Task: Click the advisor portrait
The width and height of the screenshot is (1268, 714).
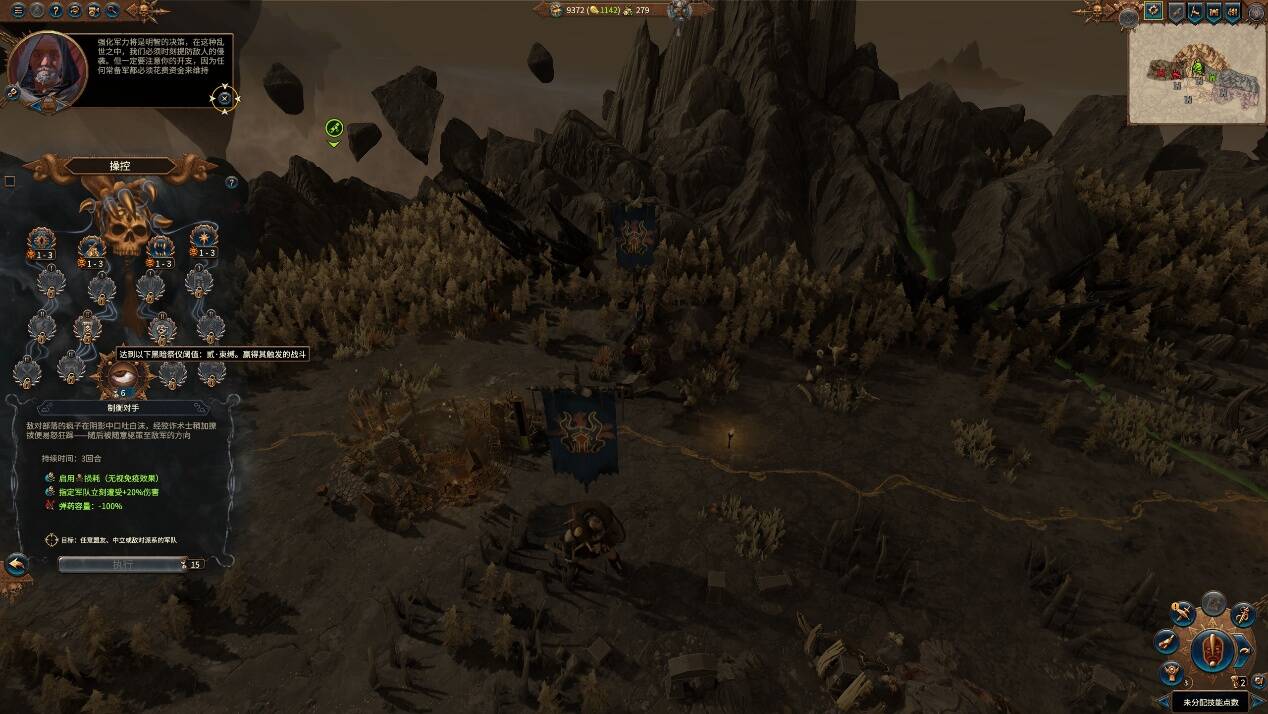Action: pos(44,70)
